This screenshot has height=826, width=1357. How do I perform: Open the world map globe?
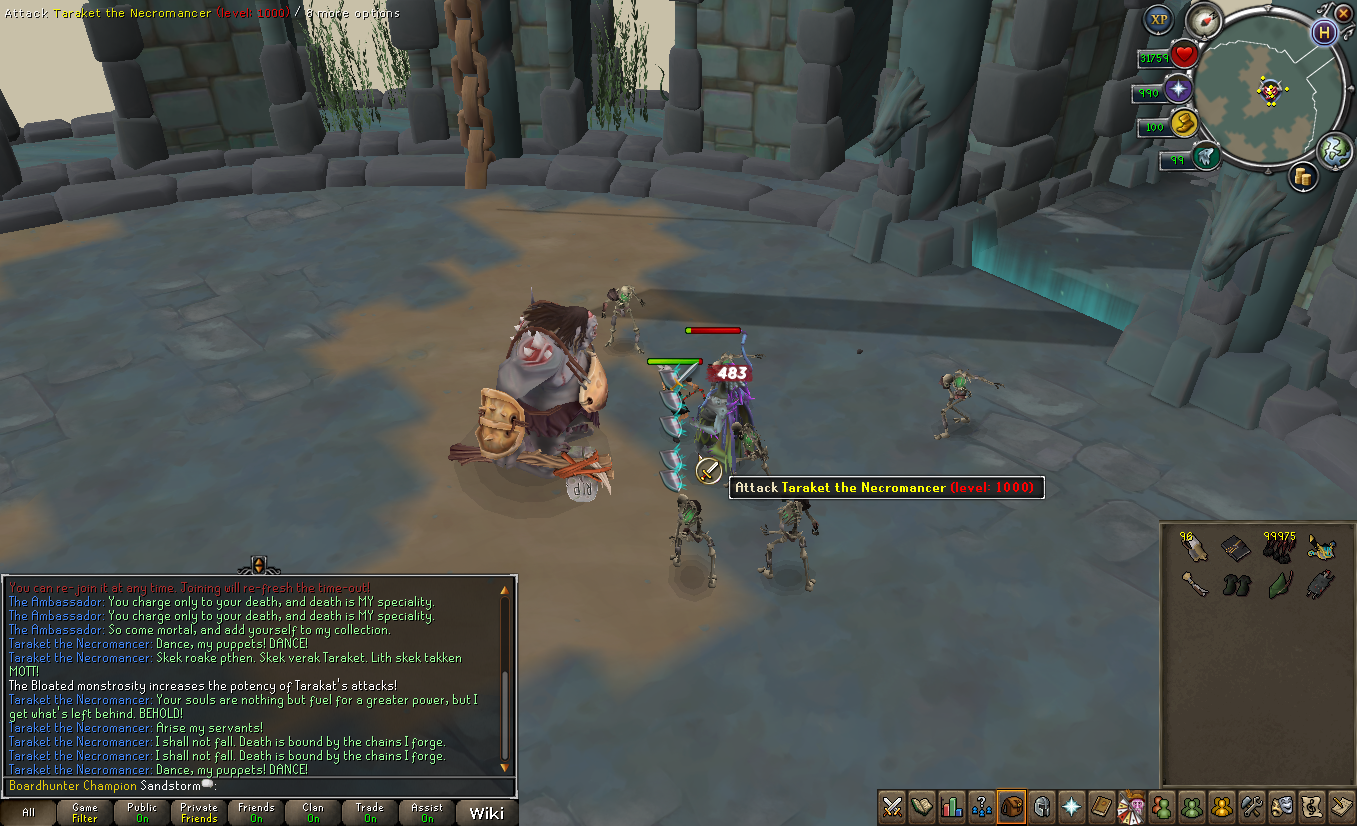(1336, 150)
